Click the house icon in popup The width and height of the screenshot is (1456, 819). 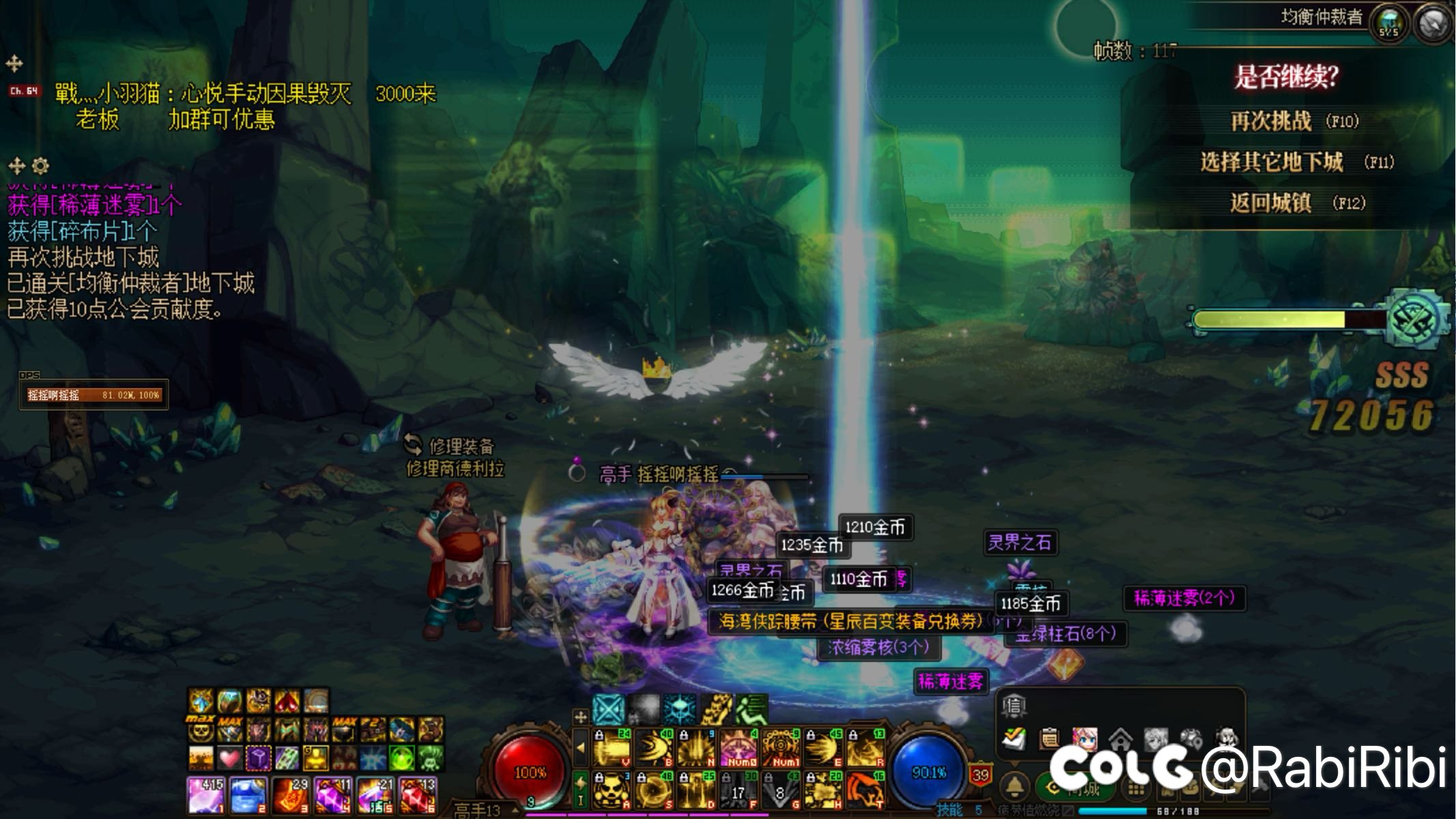[1120, 738]
